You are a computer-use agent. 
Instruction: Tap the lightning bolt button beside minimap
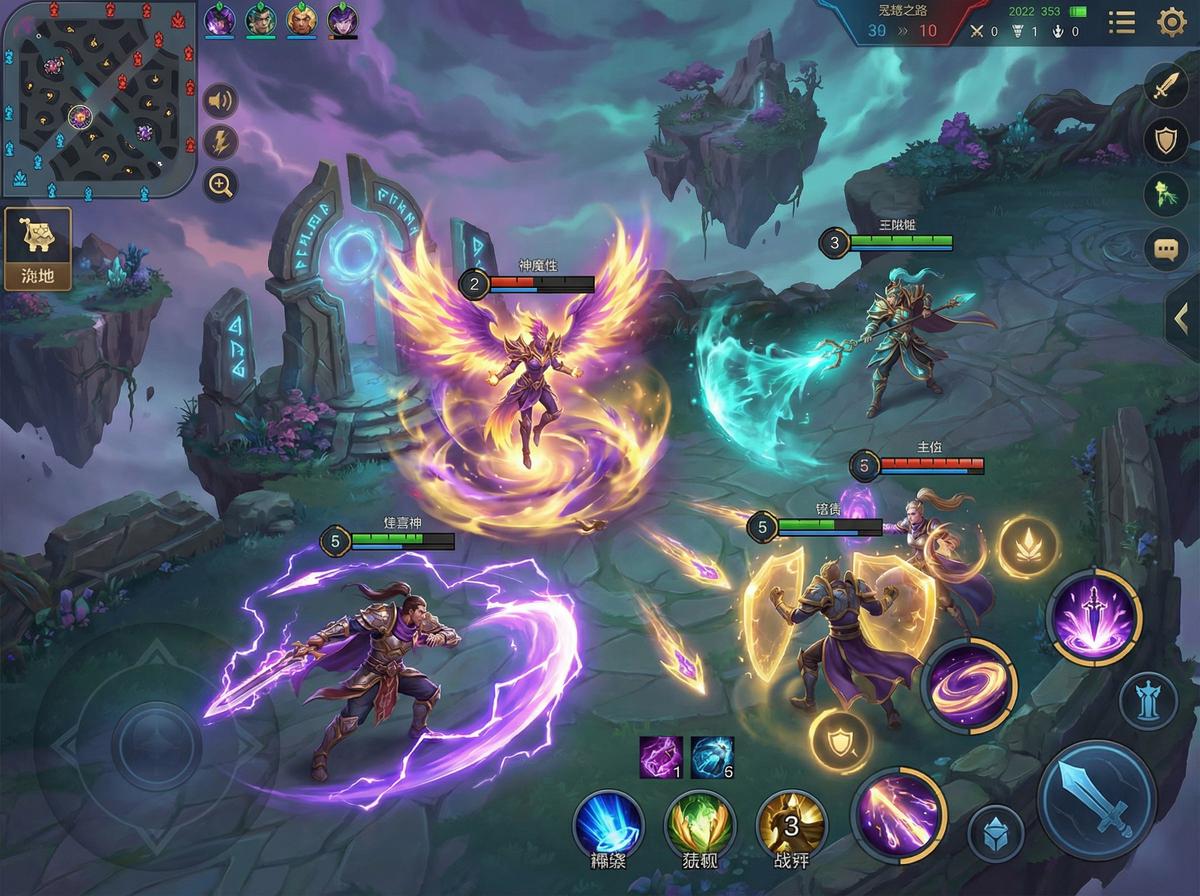(x=220, y=142)
